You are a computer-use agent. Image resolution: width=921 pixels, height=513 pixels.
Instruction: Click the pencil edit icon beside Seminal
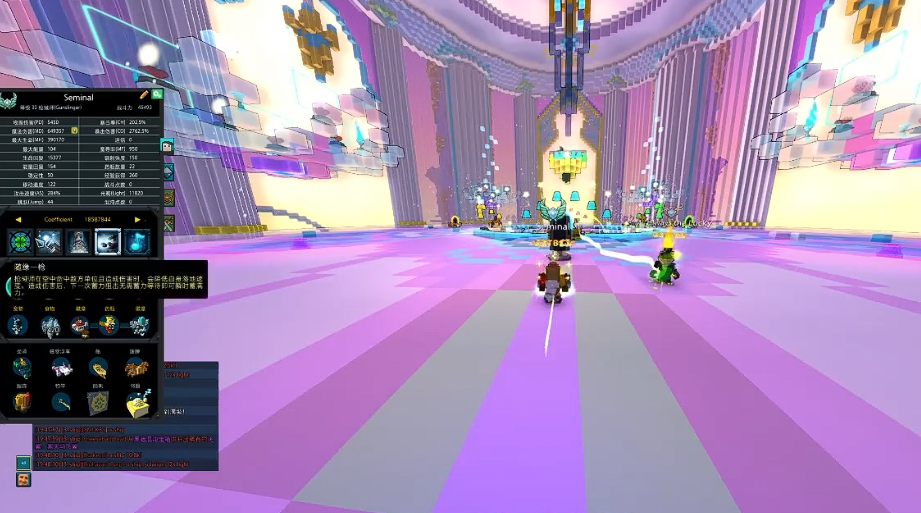144,95
